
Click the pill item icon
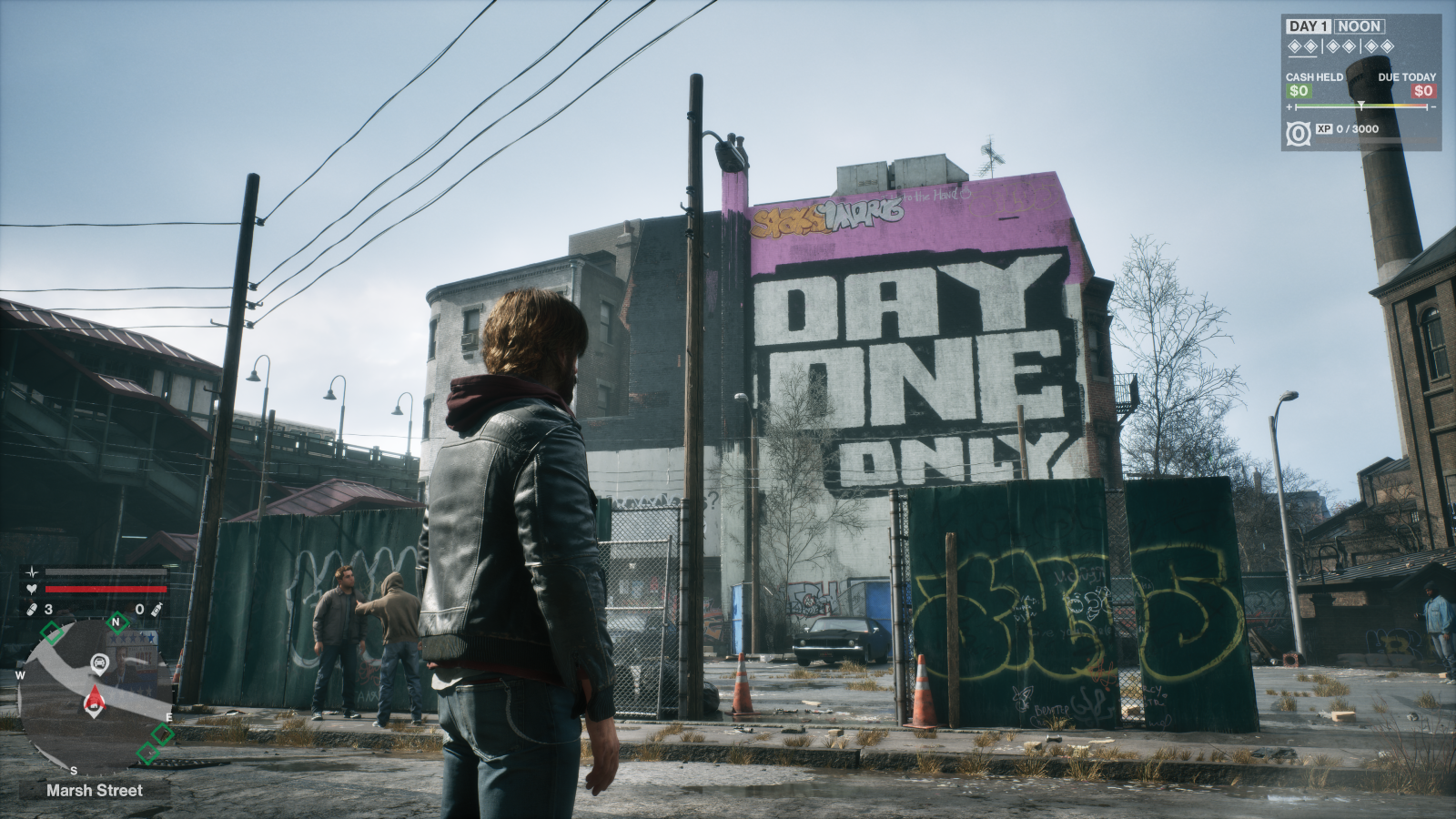[x=31, y=609]
